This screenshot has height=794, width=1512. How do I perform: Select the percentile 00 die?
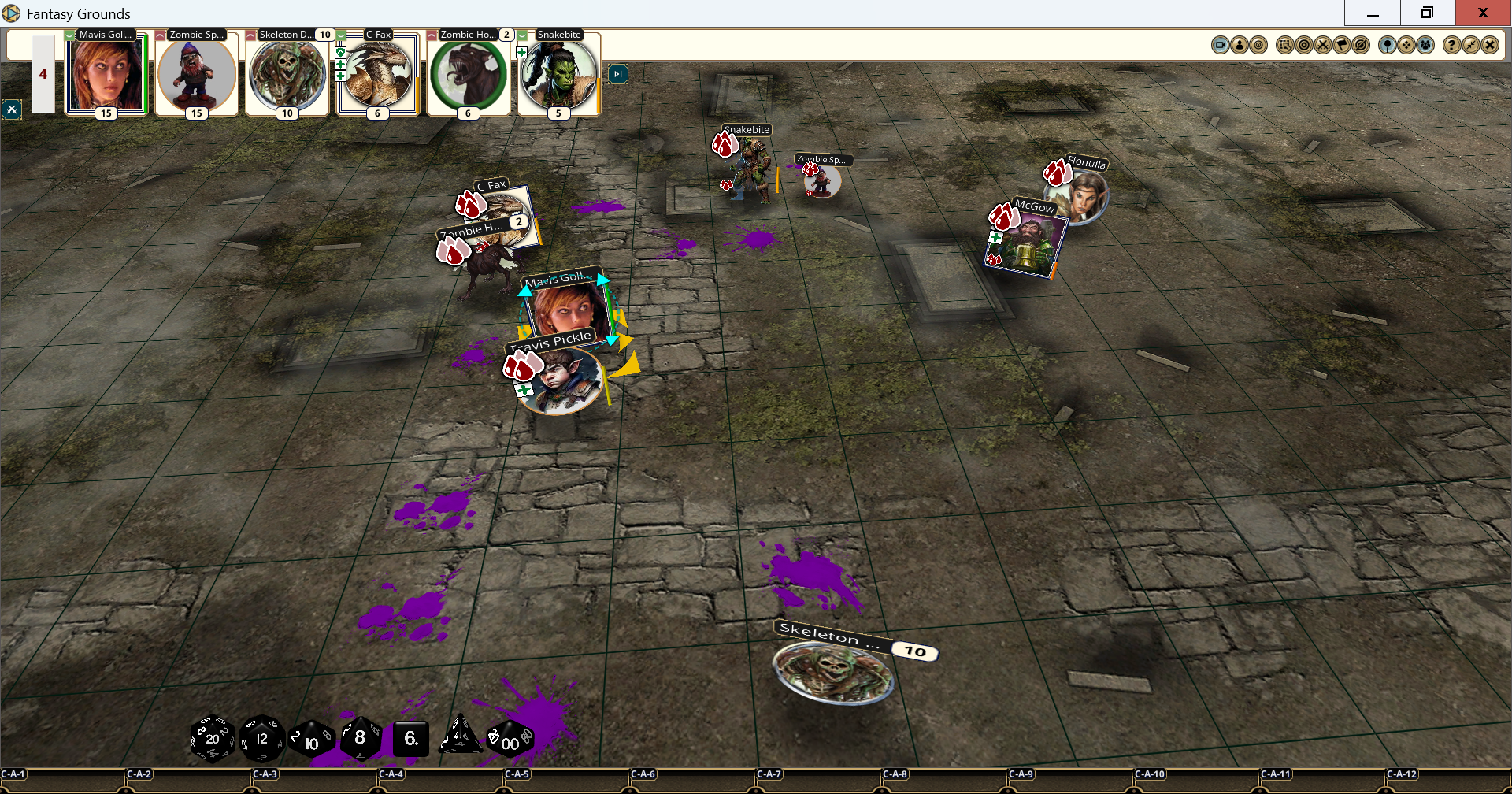510,740
